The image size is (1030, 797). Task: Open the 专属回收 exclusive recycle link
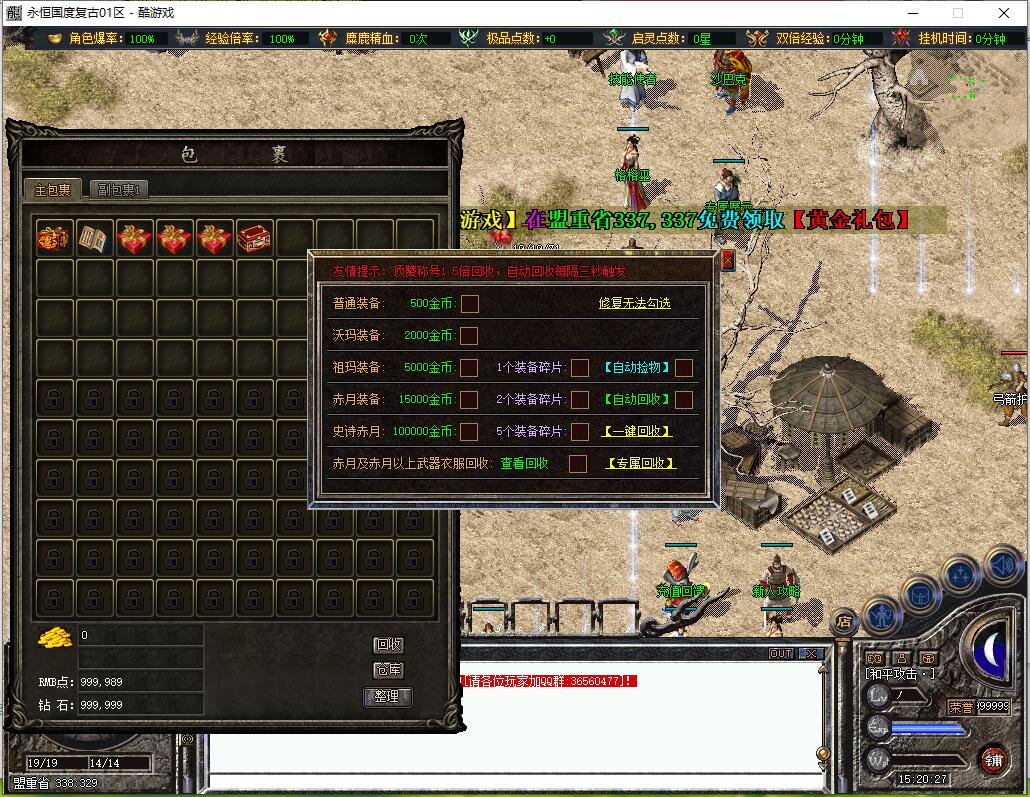tap(641, 463)
